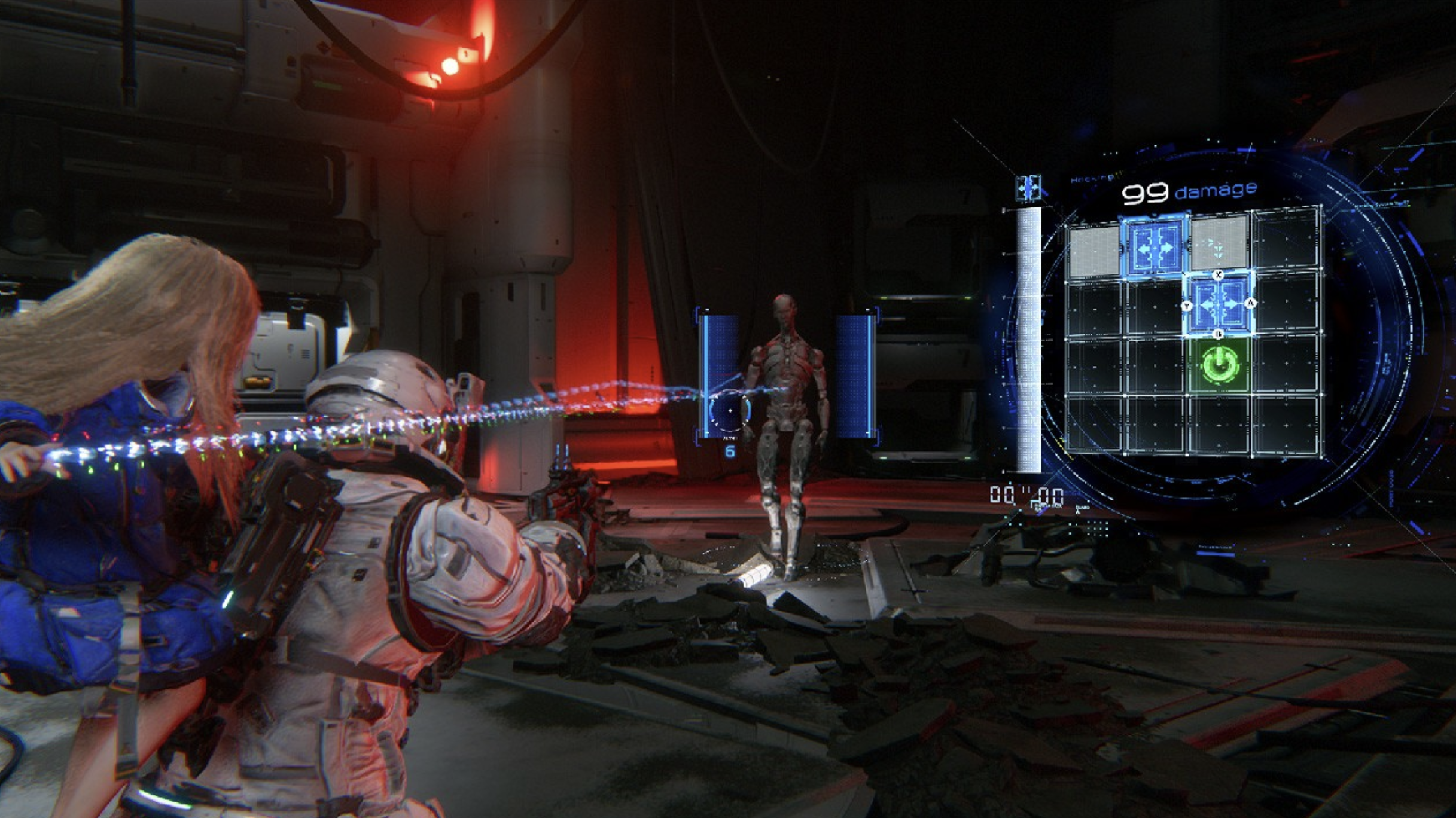Select the gray tile with faint arrows
This screenshot has height=818, width=1456.
tap(1219, 245)
